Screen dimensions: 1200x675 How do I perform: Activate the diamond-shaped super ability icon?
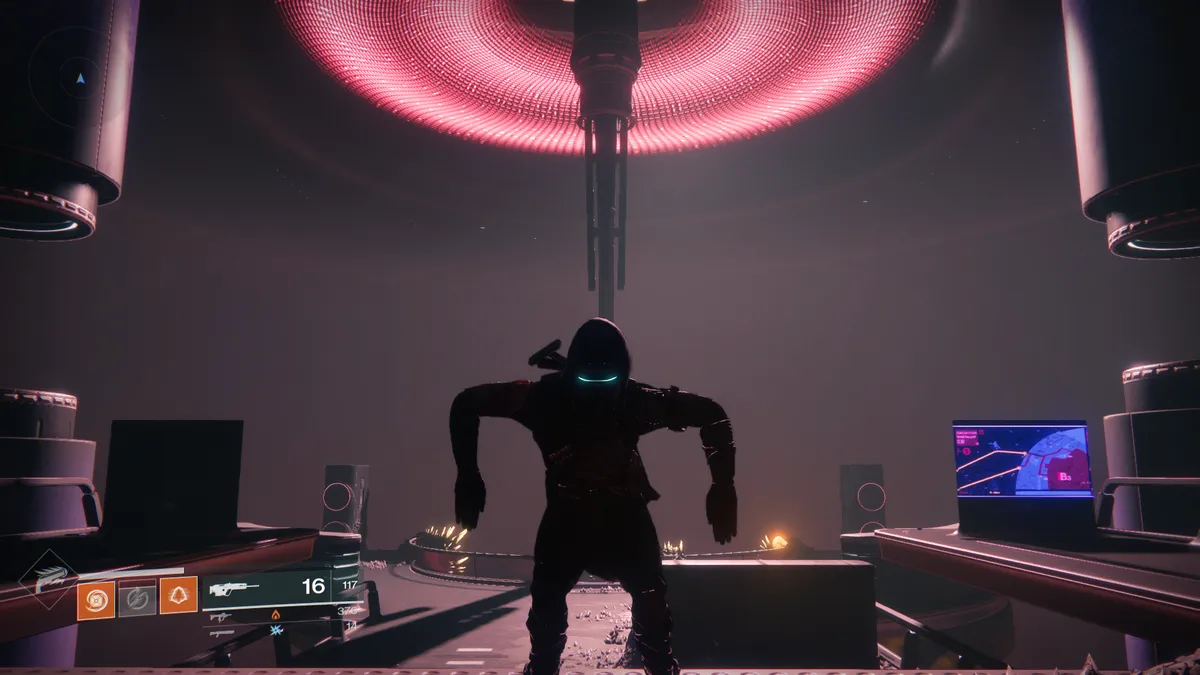click(x=46, y=580)
